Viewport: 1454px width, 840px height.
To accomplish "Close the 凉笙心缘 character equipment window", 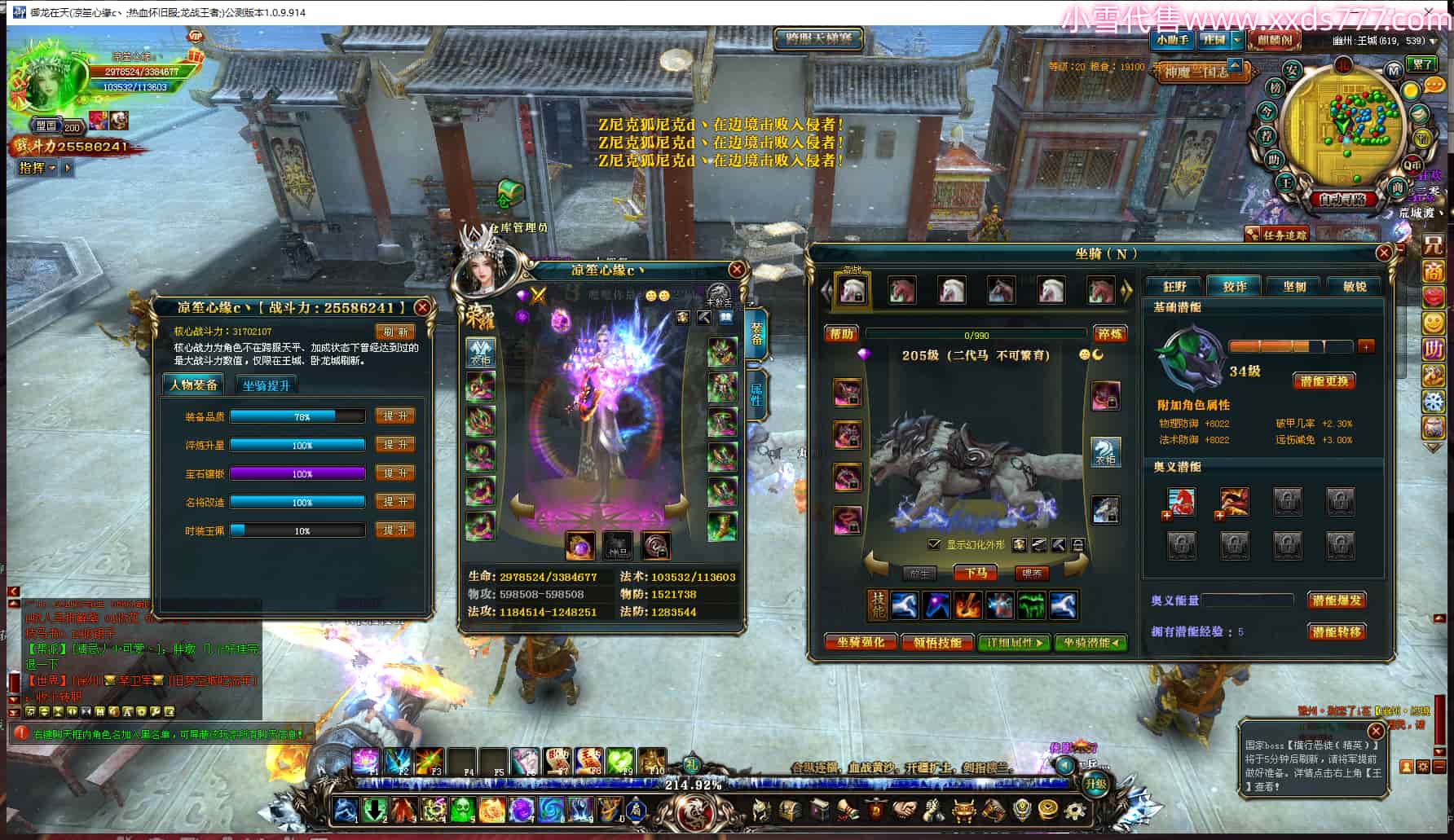I will (737, 270).
